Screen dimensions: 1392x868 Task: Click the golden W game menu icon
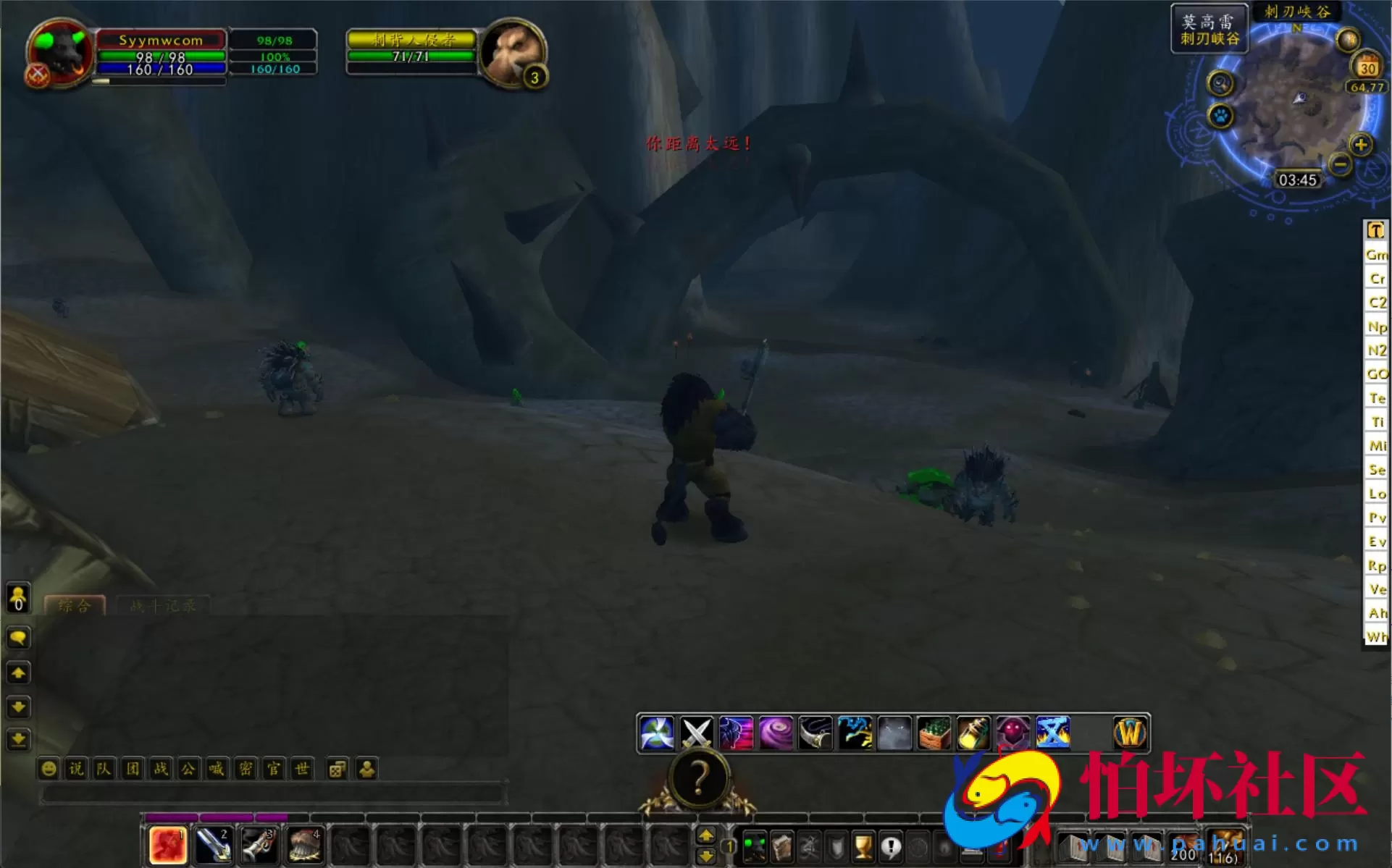tap(1129, 733)
